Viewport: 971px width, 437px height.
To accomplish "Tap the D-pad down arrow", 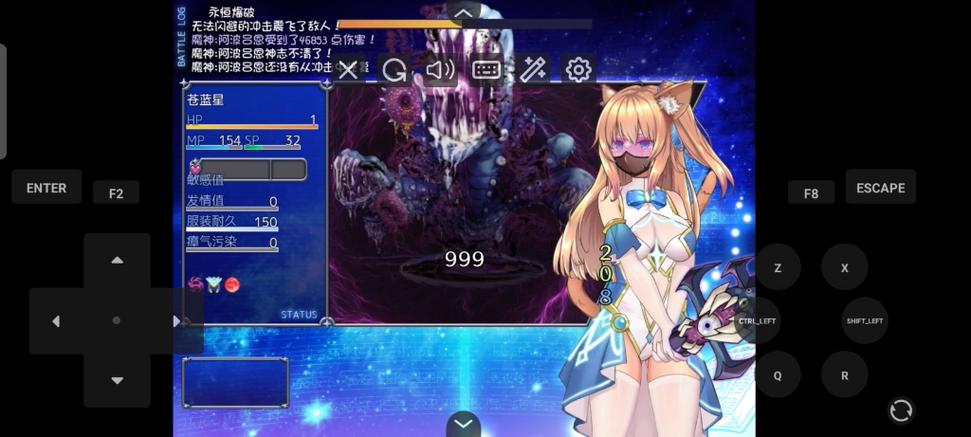I will point(117,380).
